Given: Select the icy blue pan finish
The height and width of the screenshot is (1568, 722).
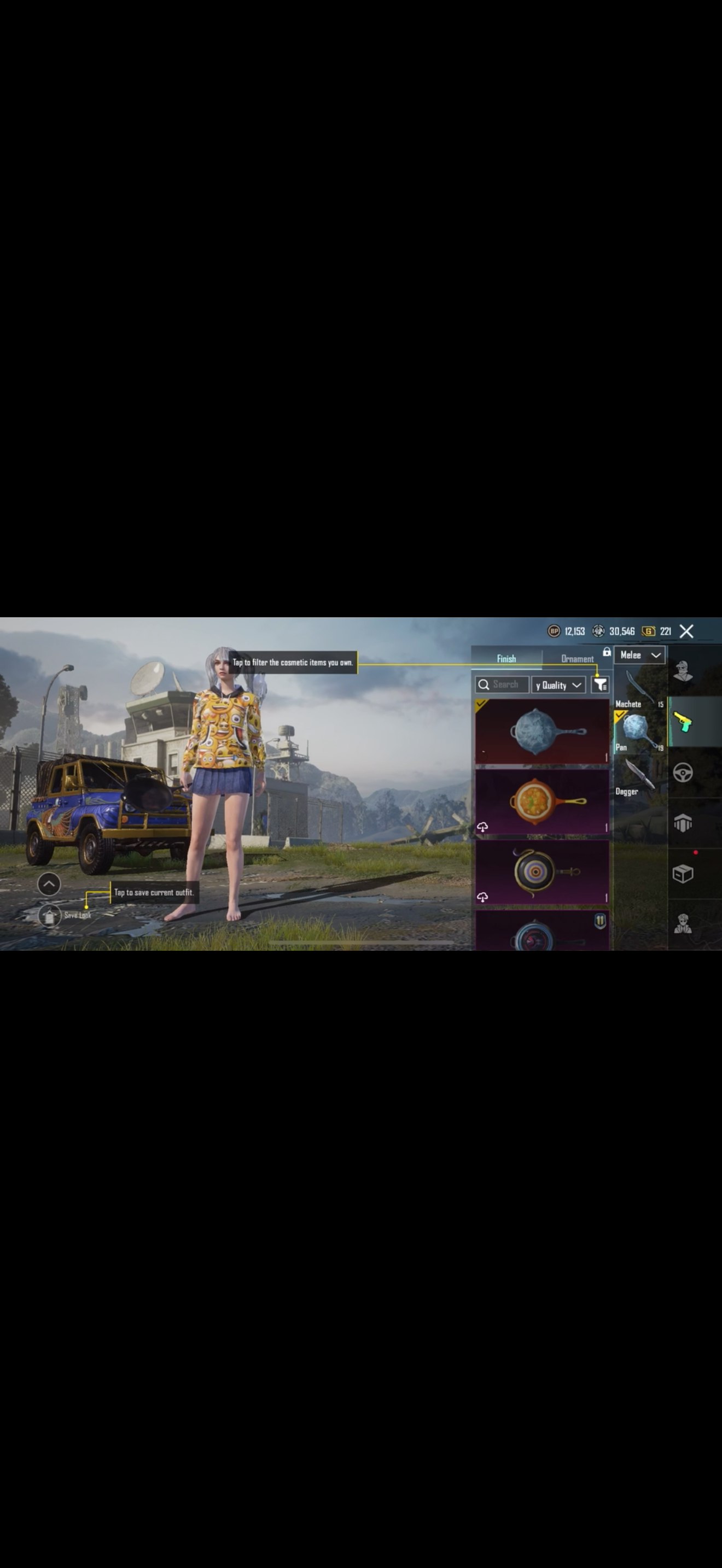Looking at the screenshot, I should click(542, 731).
